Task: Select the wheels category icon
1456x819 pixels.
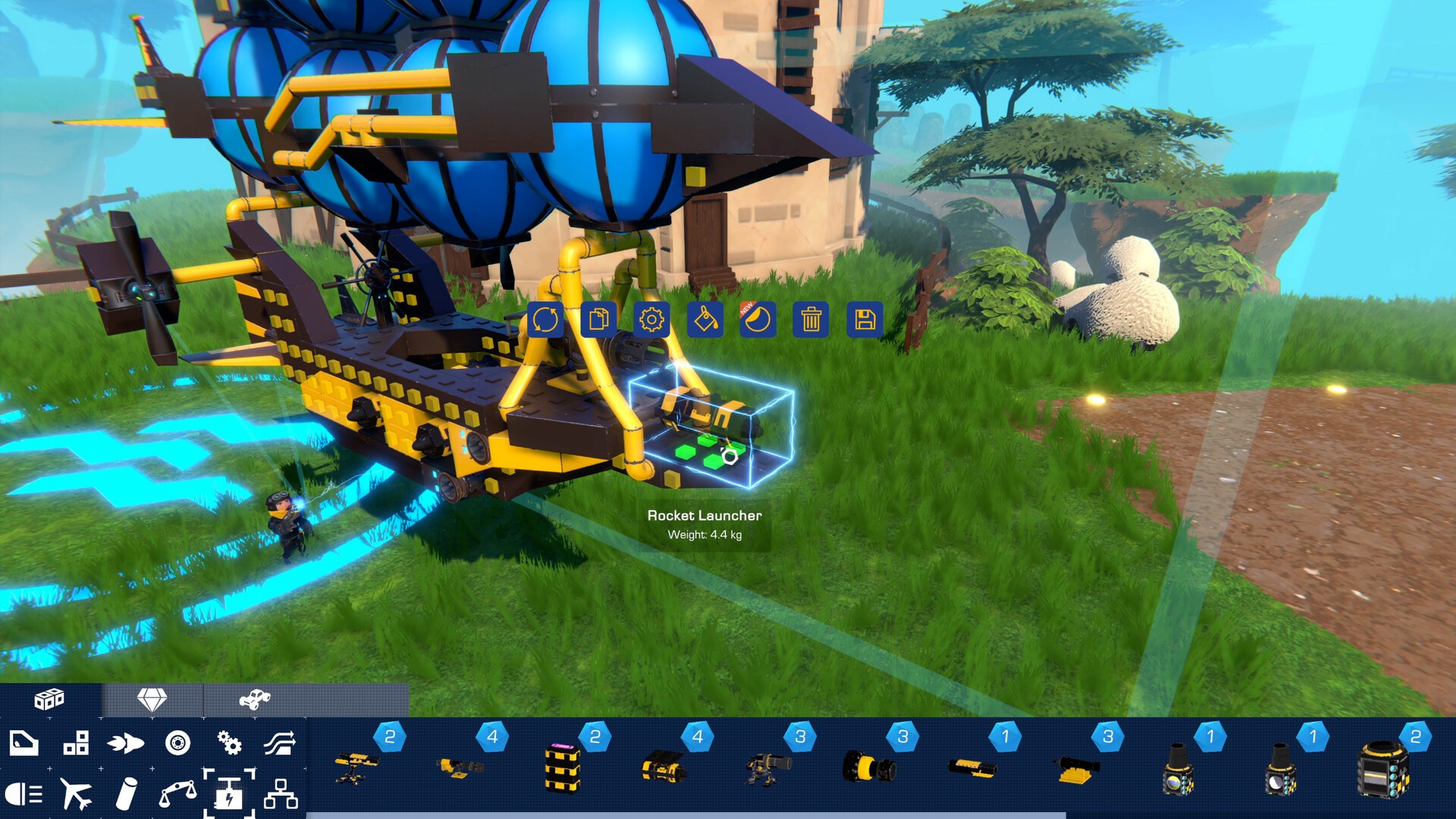Action: (180, 745)
